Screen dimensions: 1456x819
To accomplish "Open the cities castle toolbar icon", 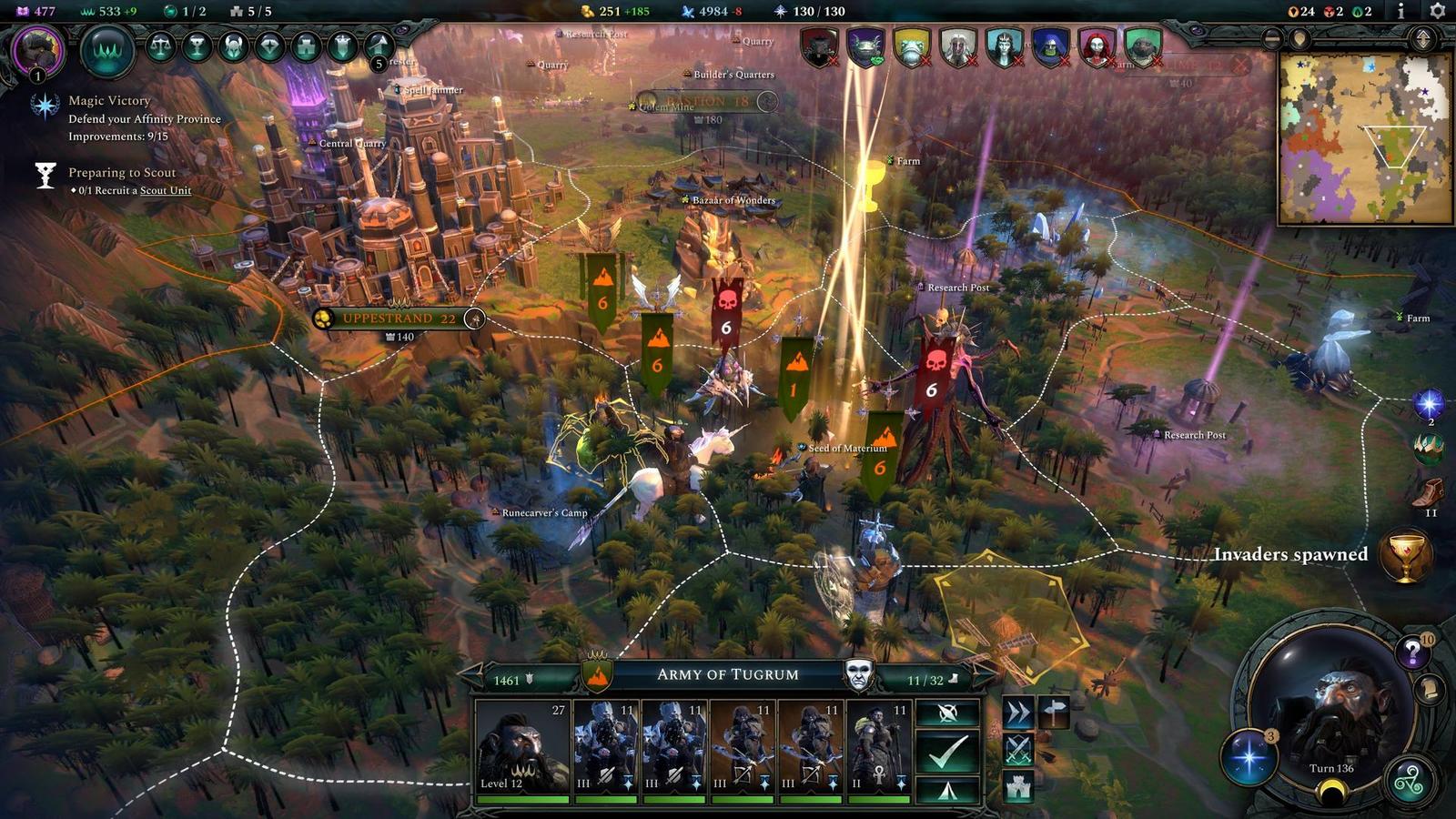I will tap(306, 46).
